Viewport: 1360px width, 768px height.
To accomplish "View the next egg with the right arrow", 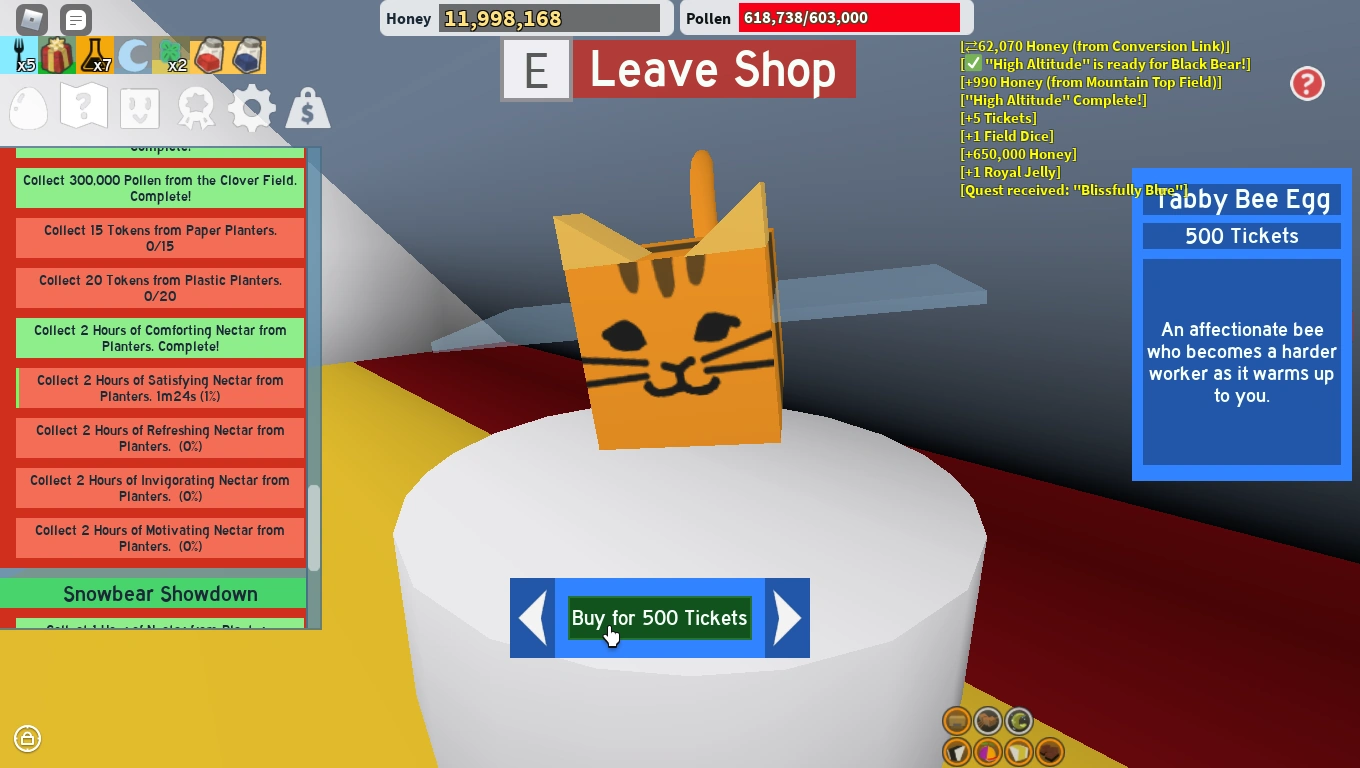I will pyautogui.click(x=788, y=618).
